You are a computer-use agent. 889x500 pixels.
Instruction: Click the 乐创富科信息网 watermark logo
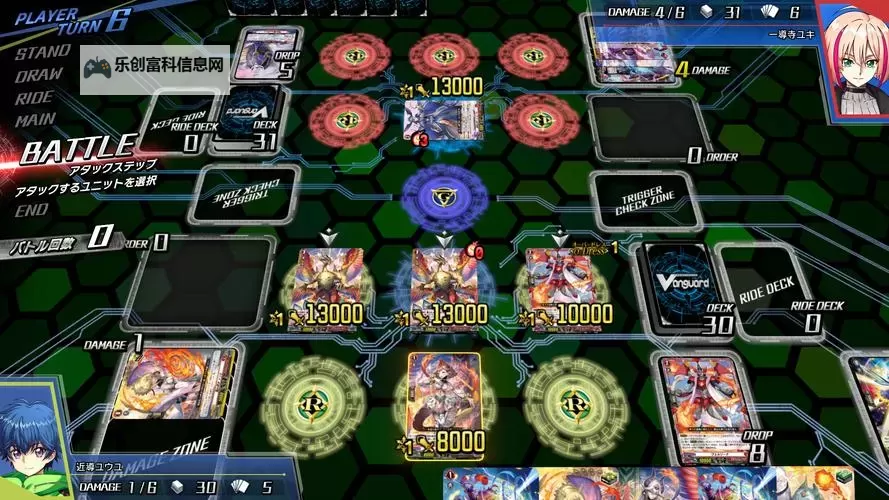(x=156, y=68)
